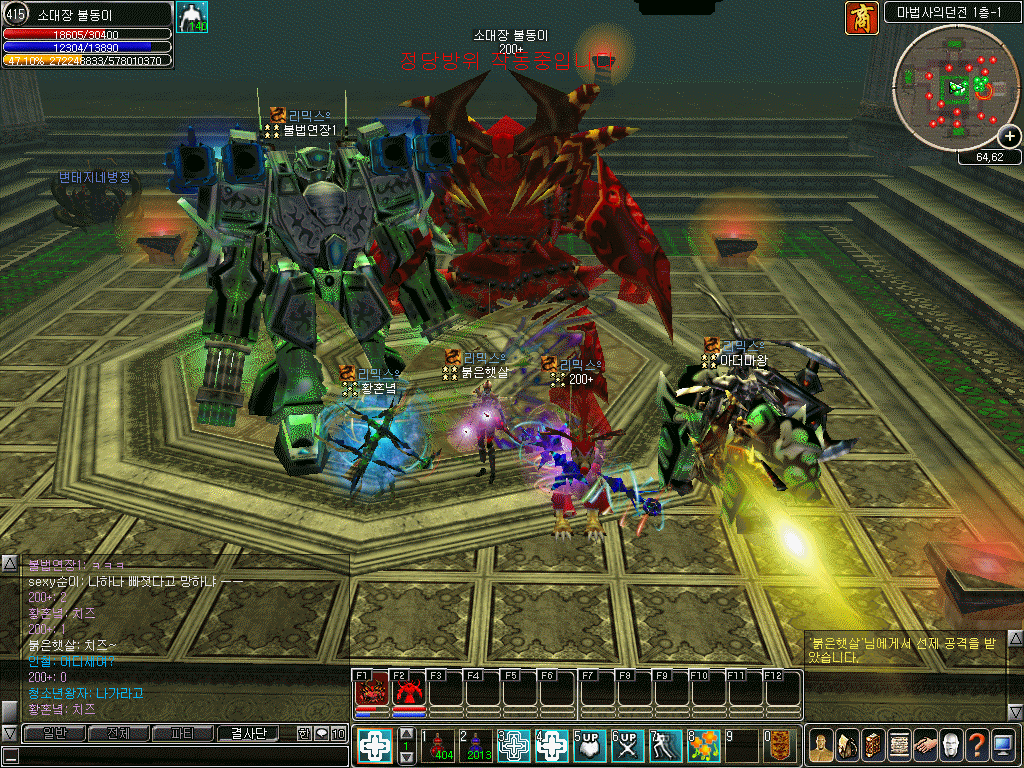The width and height of the screenshot is (1024, 768).
Task: Open the character bust menu icon
Action: pyautogui.click(x=820, y=744)
